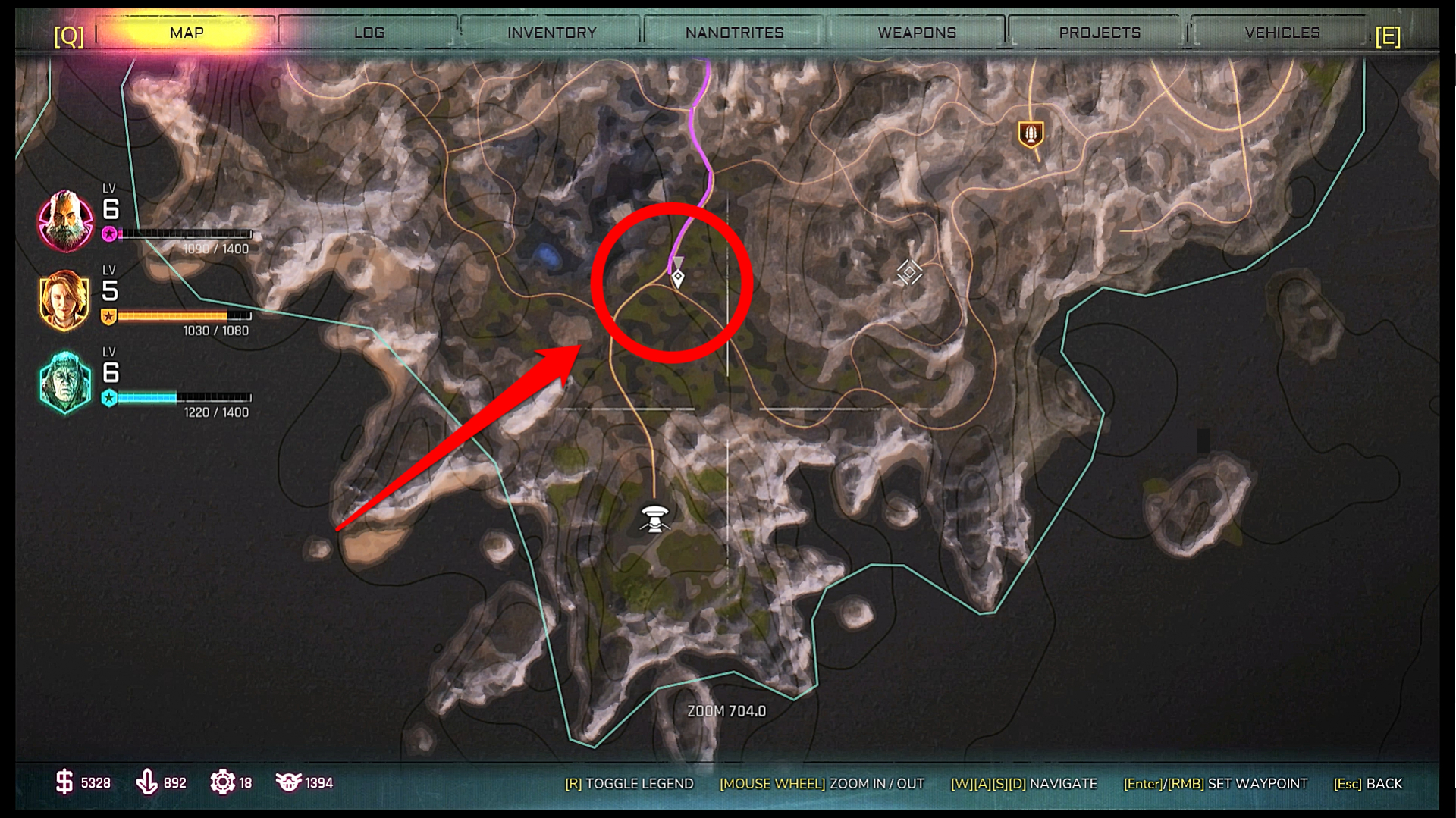Open the Inventory tab

pos(551,33)
